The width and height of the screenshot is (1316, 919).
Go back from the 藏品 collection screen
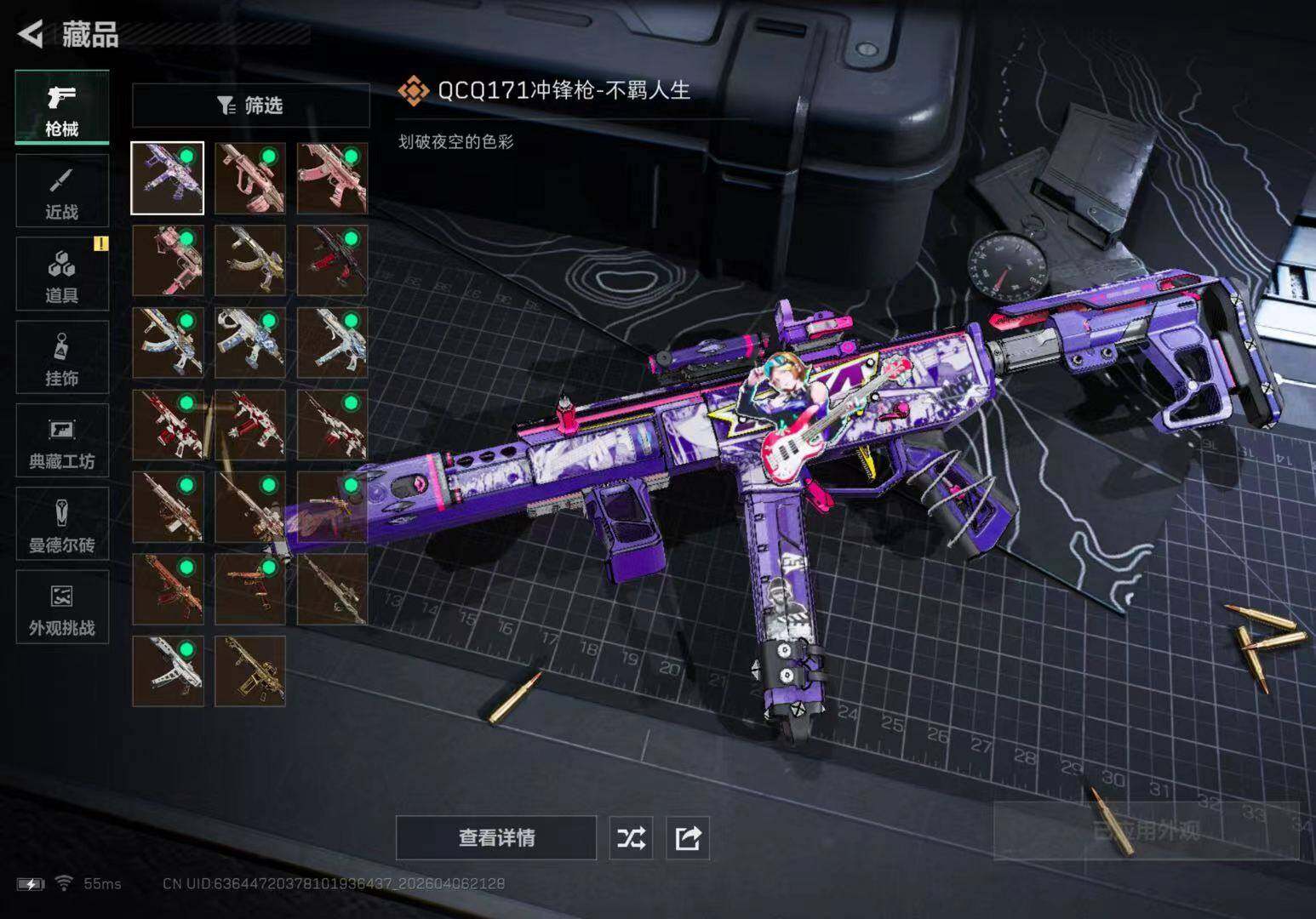31,34
